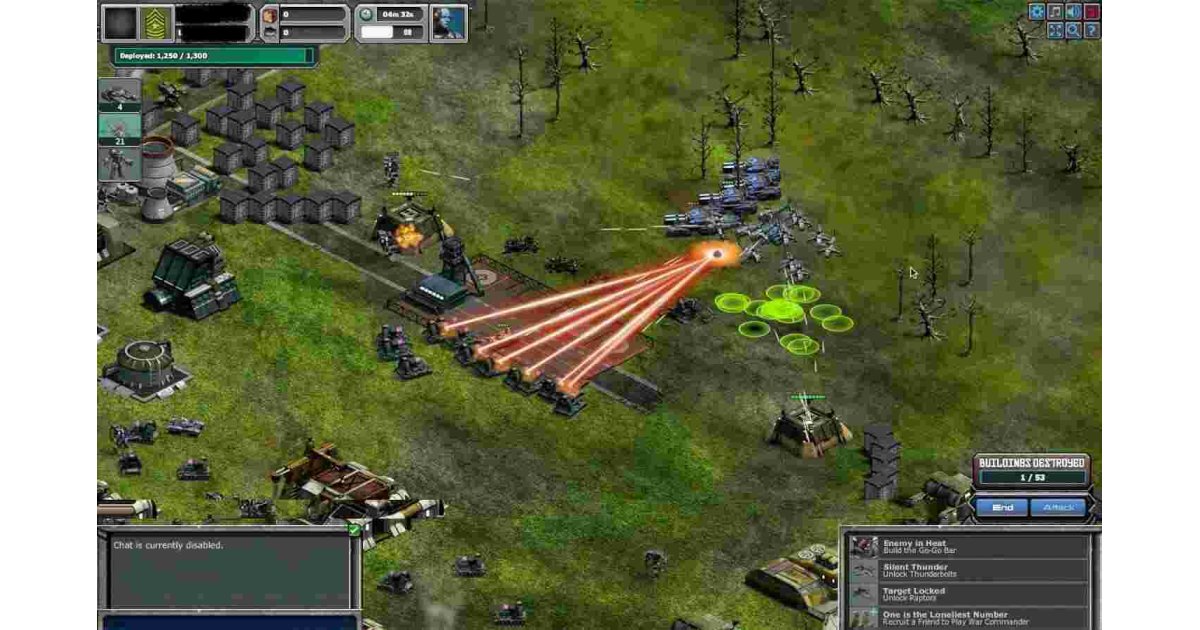End the current attack

coord(1002,508)
